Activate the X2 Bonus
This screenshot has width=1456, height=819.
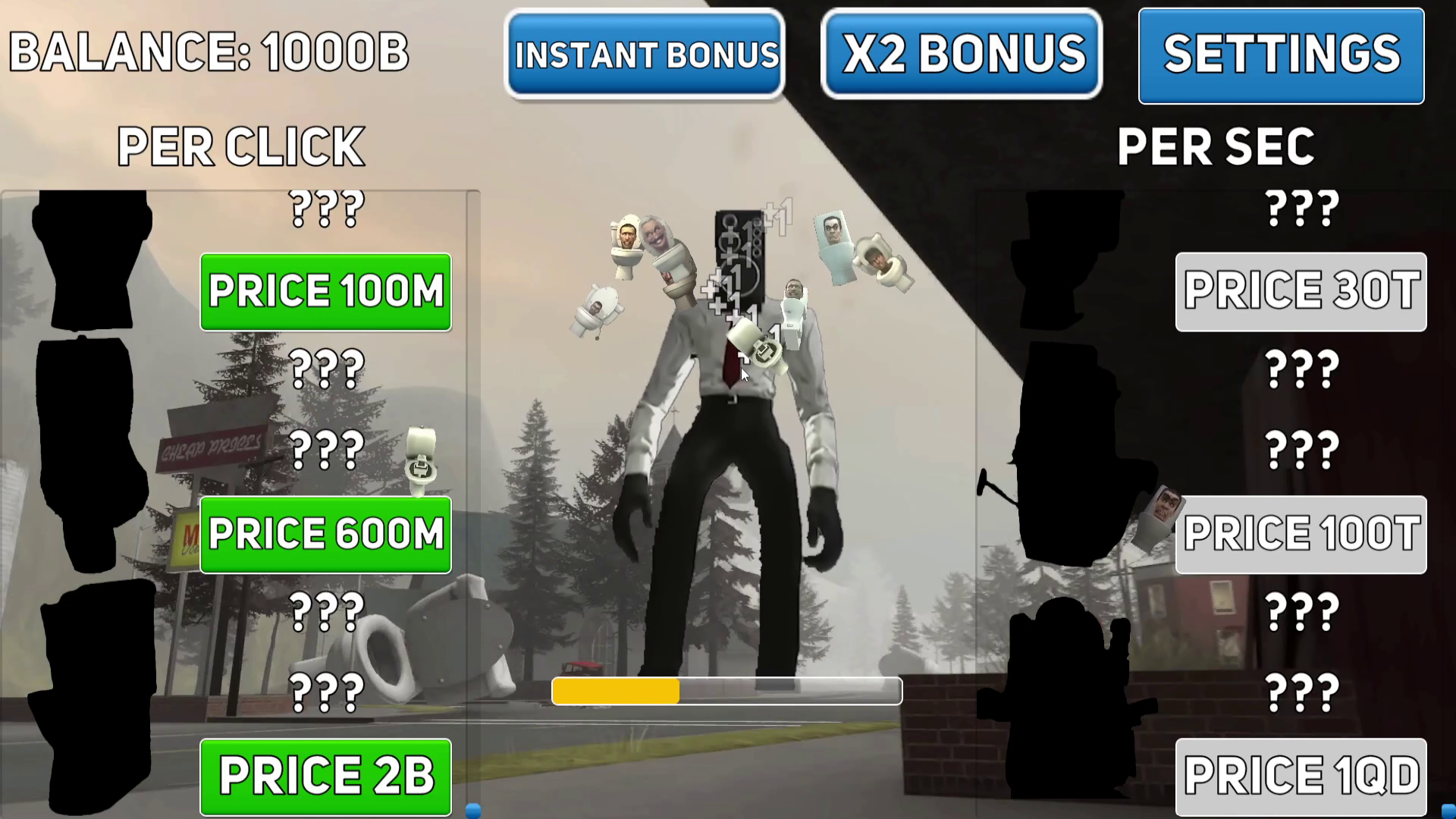tap(962, 53)
